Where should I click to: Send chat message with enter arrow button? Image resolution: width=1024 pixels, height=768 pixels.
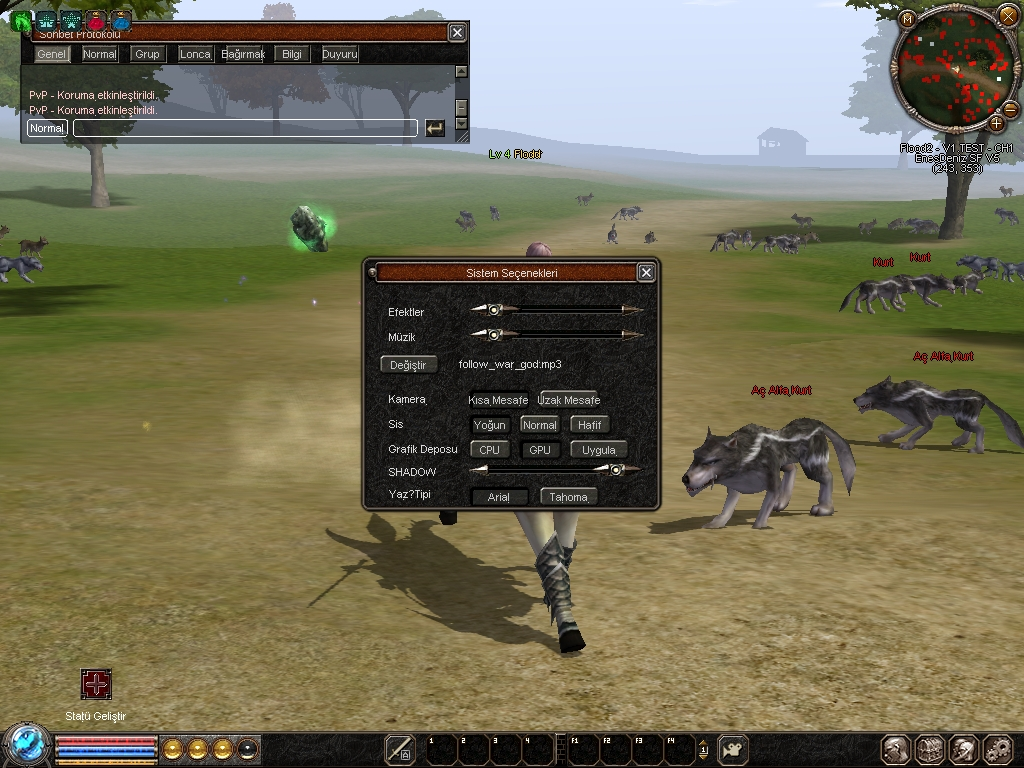[x=434, y=128]
